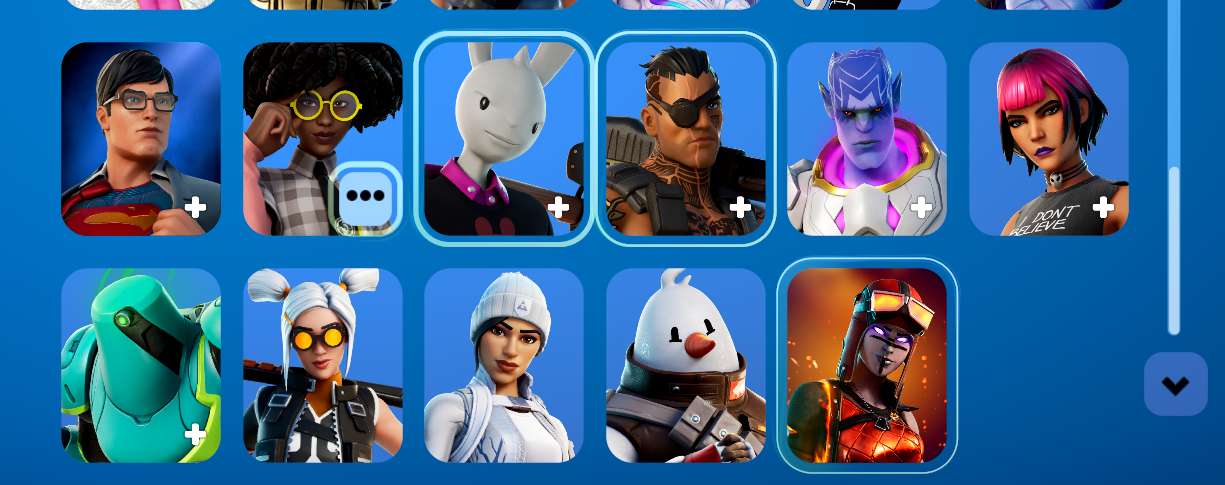Choose the outfit with yellow round glasses
Screen dimensions: 1225x485
pos(300,120)
